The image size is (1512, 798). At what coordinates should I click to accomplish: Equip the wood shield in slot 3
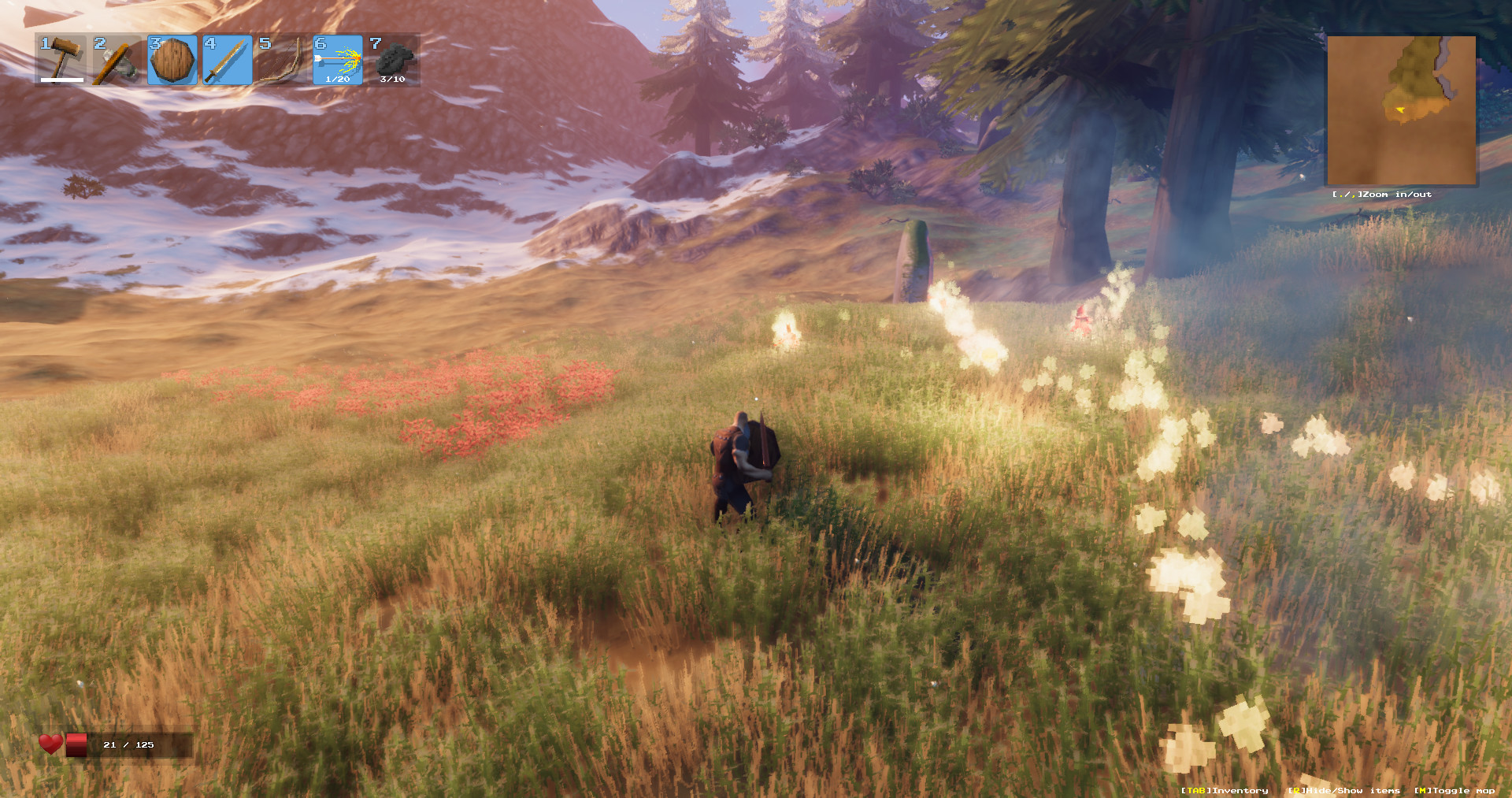click(x=174, y=58)
